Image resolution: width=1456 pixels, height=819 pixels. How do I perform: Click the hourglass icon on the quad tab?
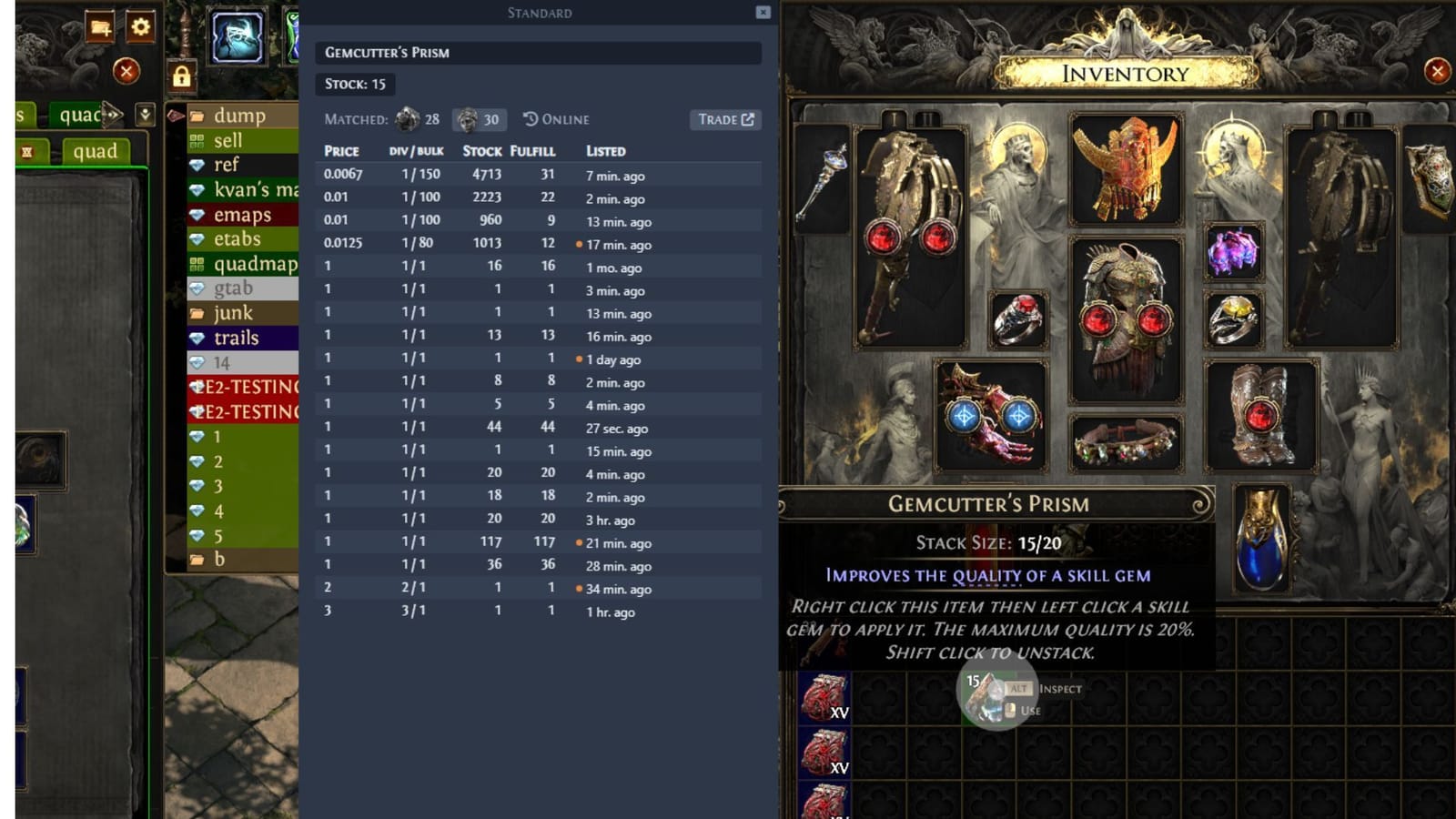click(28, 152)
